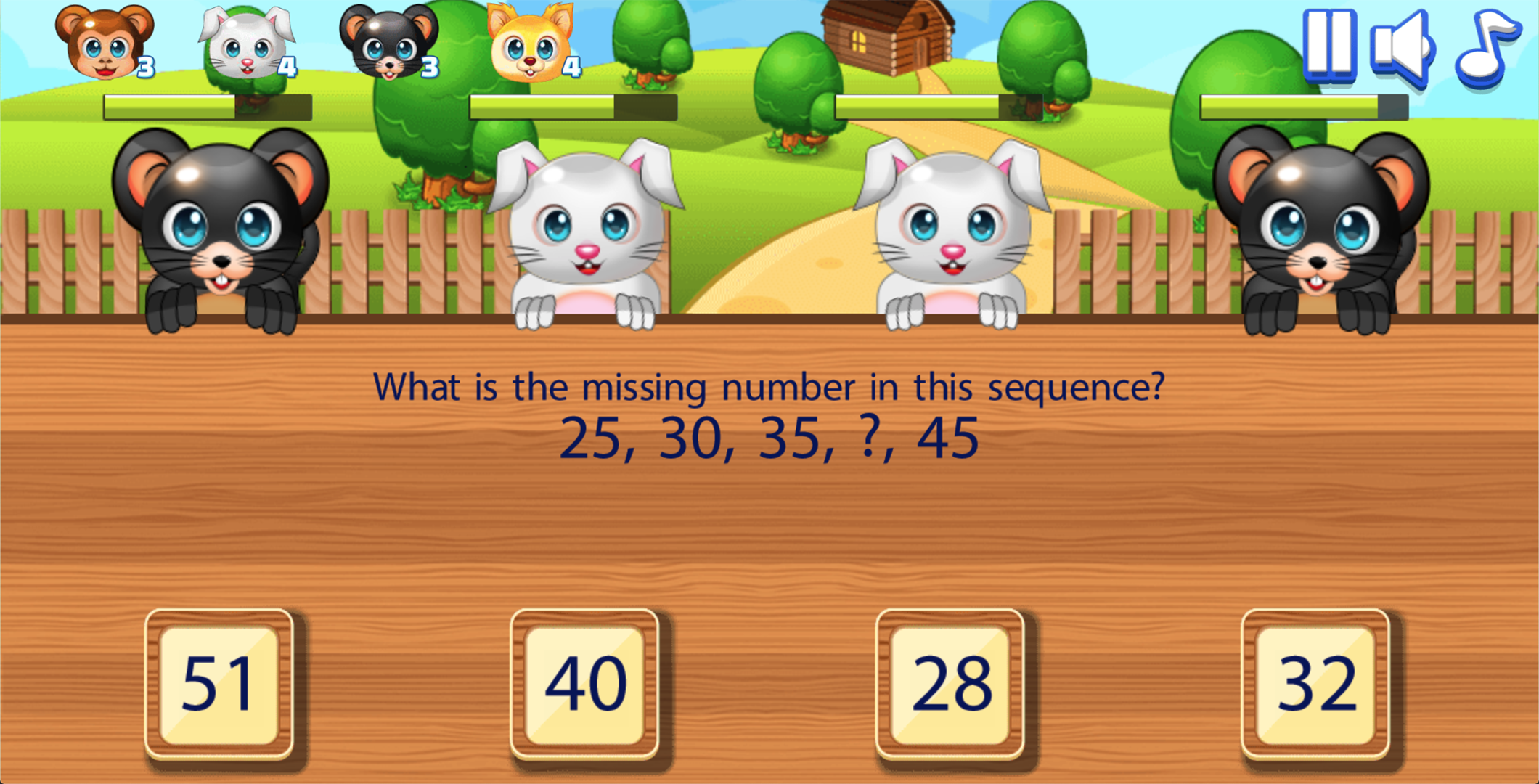This screenshot has width=1539, height=784.
Task: Toggle the background music note
Action: tap(1485, 45)
